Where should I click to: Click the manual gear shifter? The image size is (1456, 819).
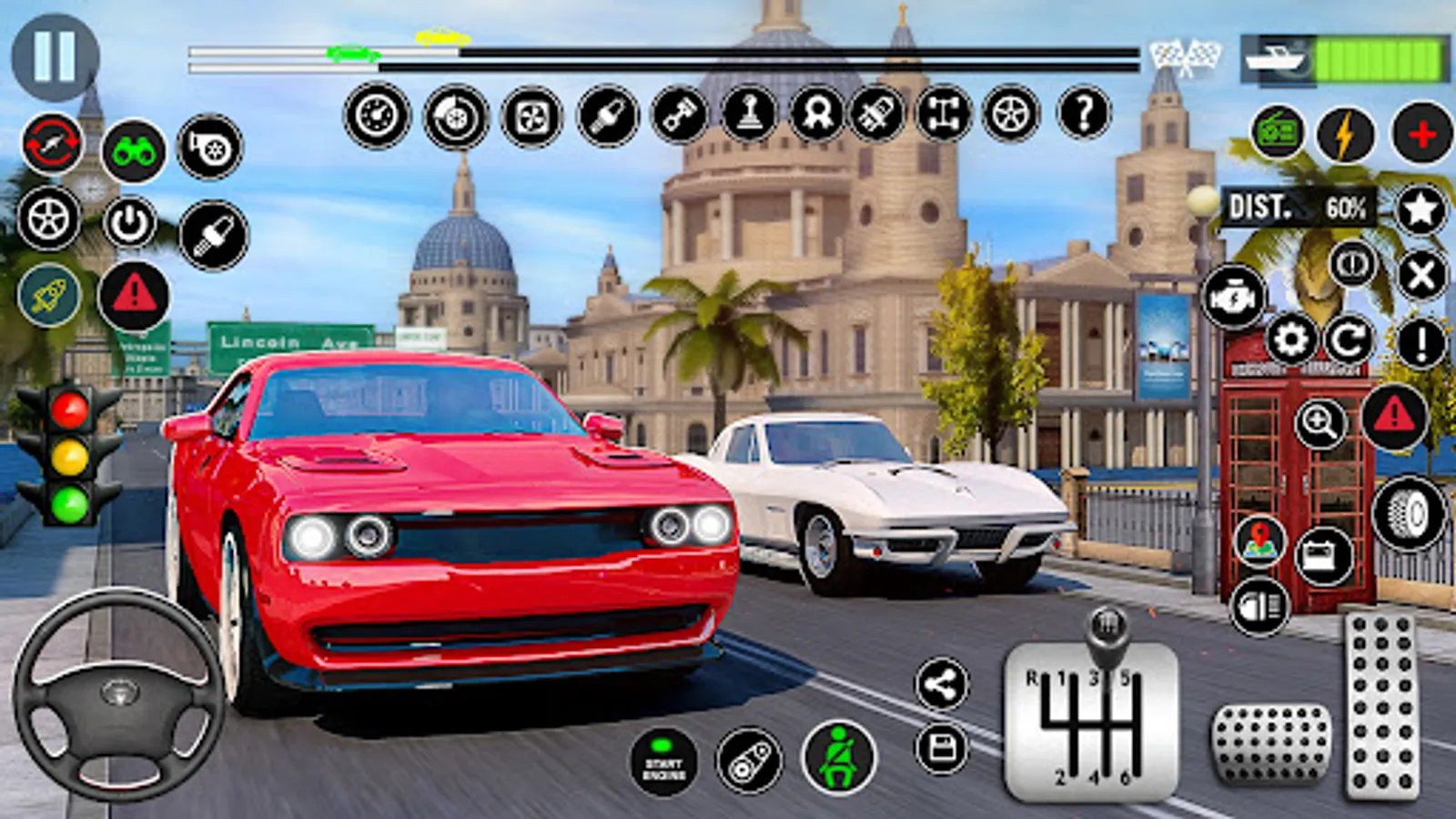[1091, 714]
